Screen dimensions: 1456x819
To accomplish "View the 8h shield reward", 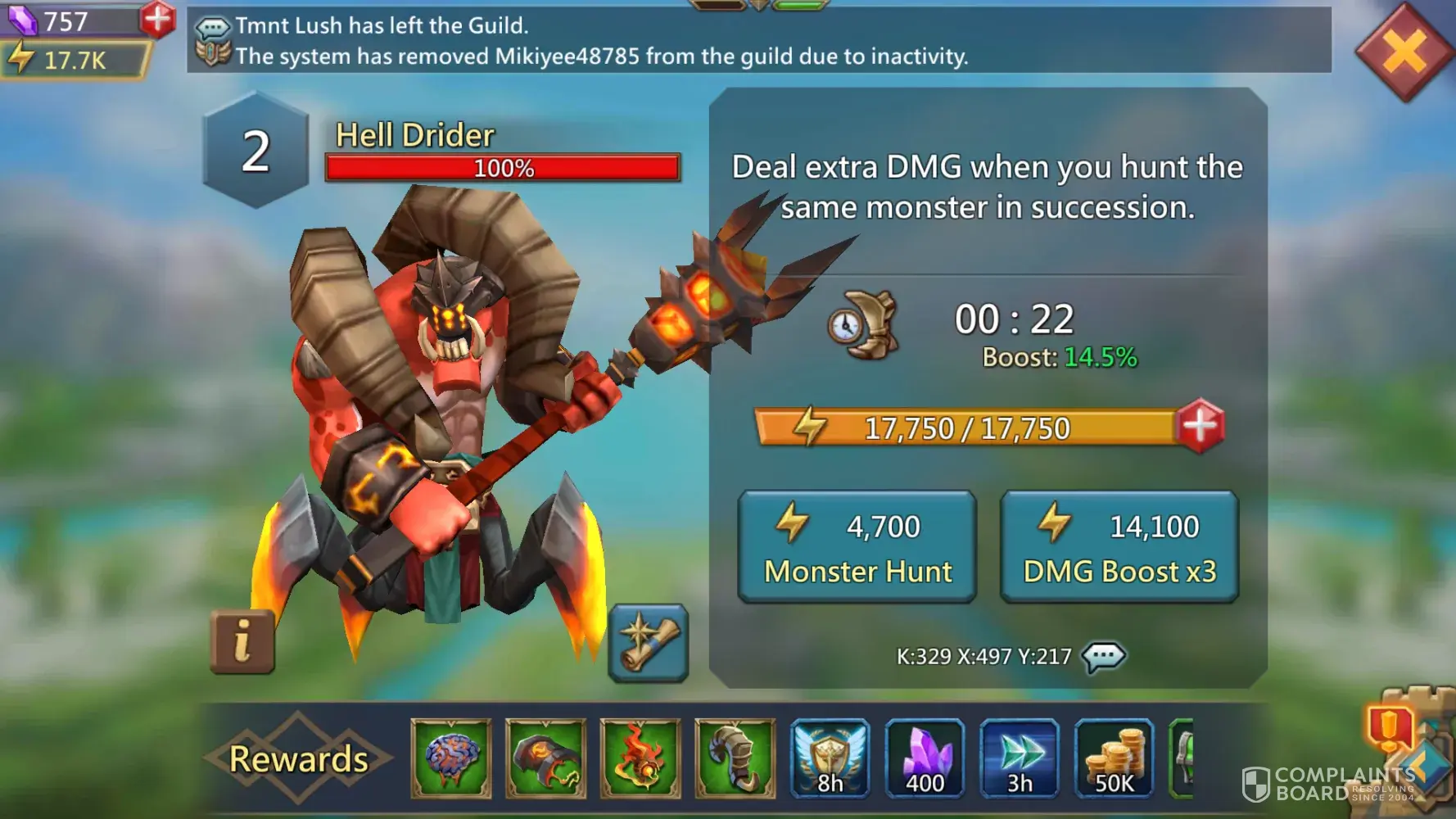I will (830, 758).
